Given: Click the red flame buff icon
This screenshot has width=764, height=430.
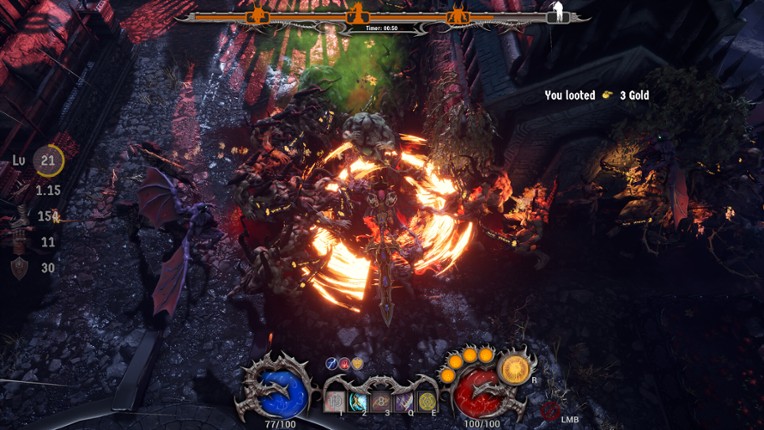Looking at the screenshot, I should click(x=344, y=364).
